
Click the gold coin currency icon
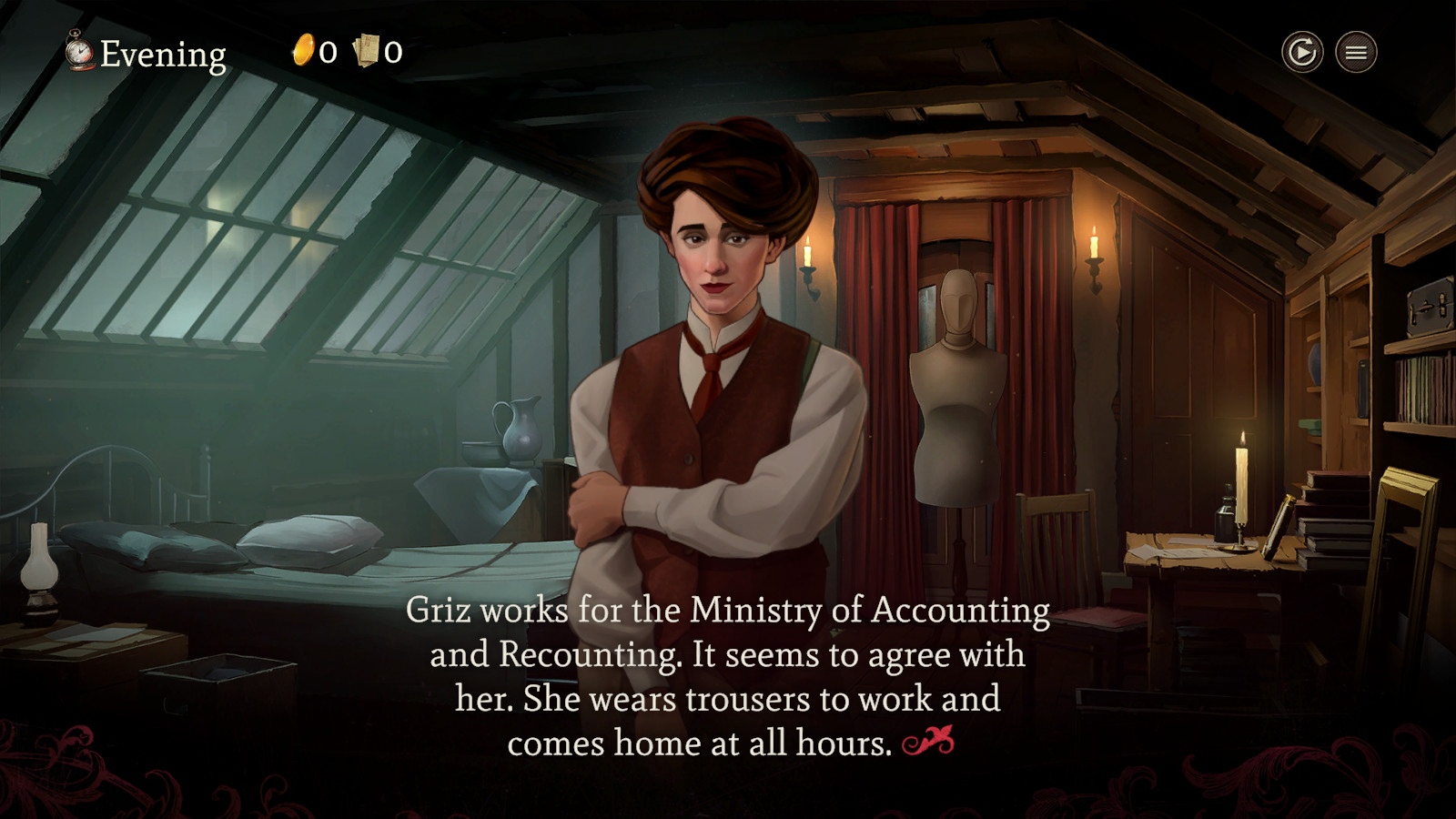(x=303, y=52)
